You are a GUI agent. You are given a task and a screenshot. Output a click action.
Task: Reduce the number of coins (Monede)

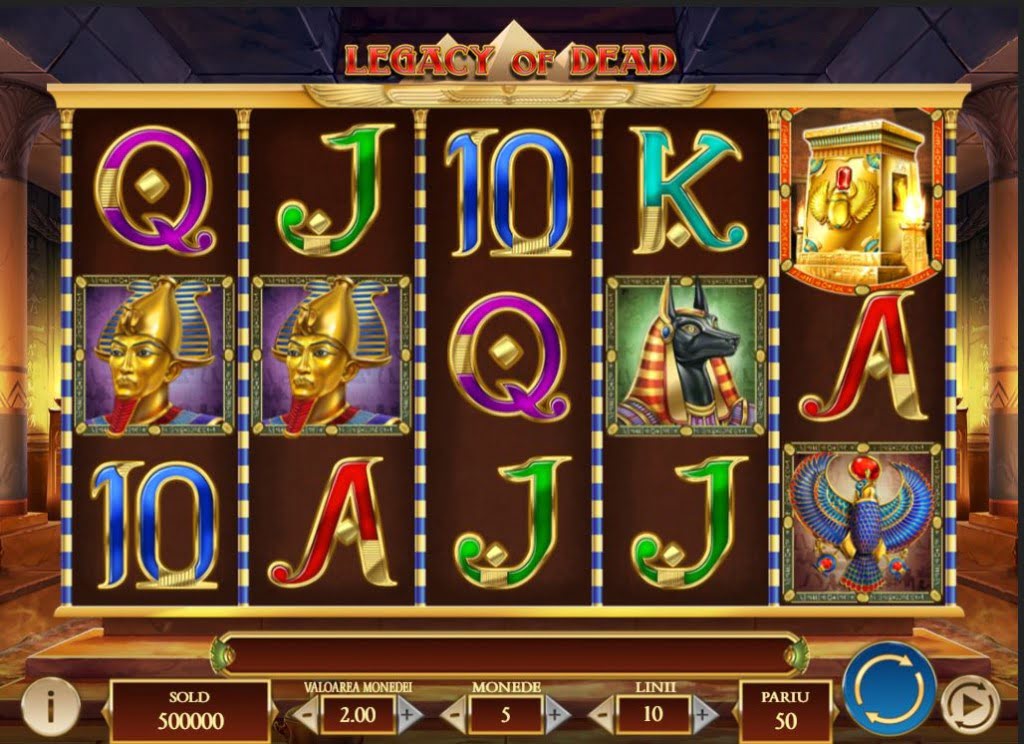pyautogui.click(x=454, y=715)
